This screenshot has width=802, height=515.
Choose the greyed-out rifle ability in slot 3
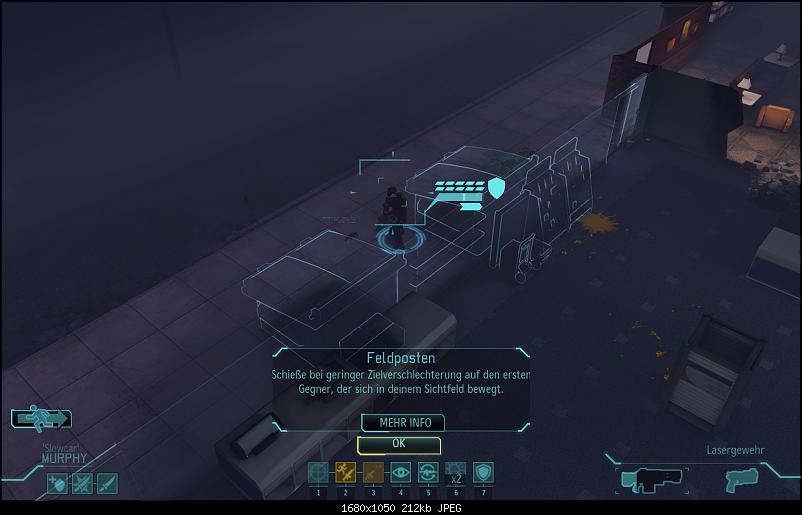373,473
